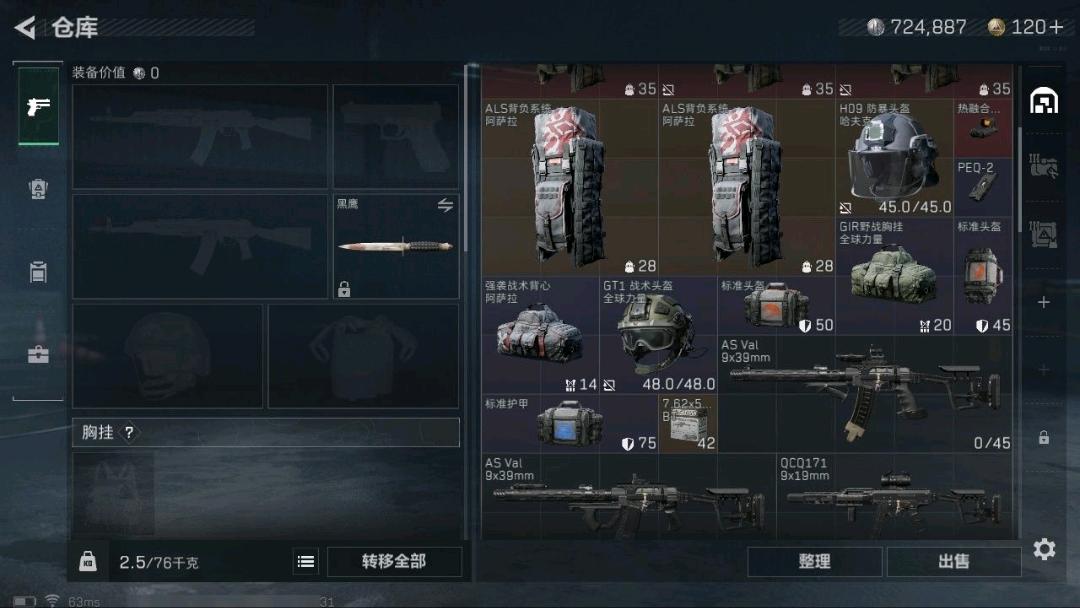Select the weapons loadout tab
Viewport: 1080px width, 608px height.
point(39,107)
